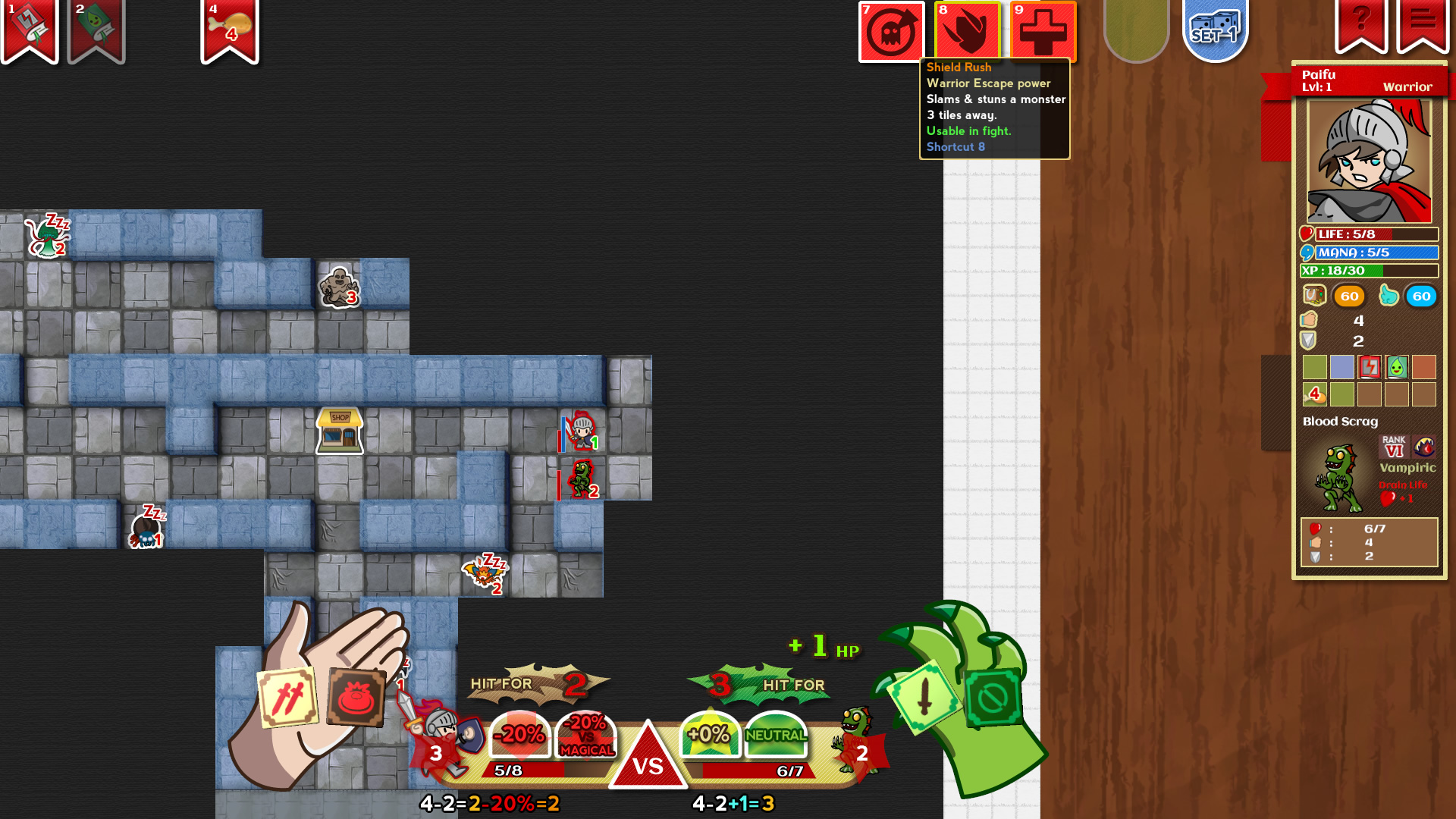Viewport: 1456px width, 819px height.
Task: Click the SHOP tile on the map
Action: point(339,430)
